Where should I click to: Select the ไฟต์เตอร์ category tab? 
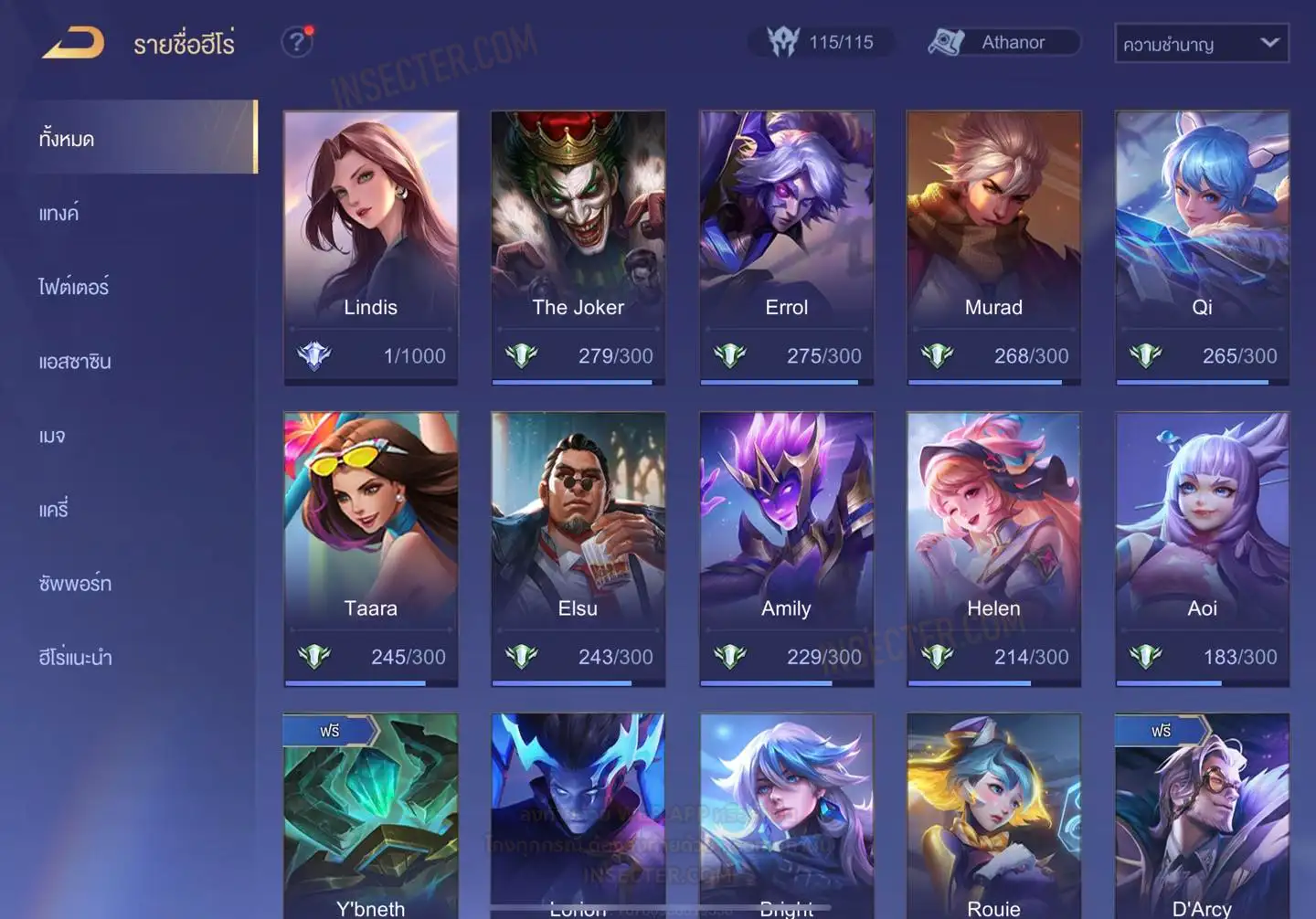pyautogui.click(x=74, y=288)
